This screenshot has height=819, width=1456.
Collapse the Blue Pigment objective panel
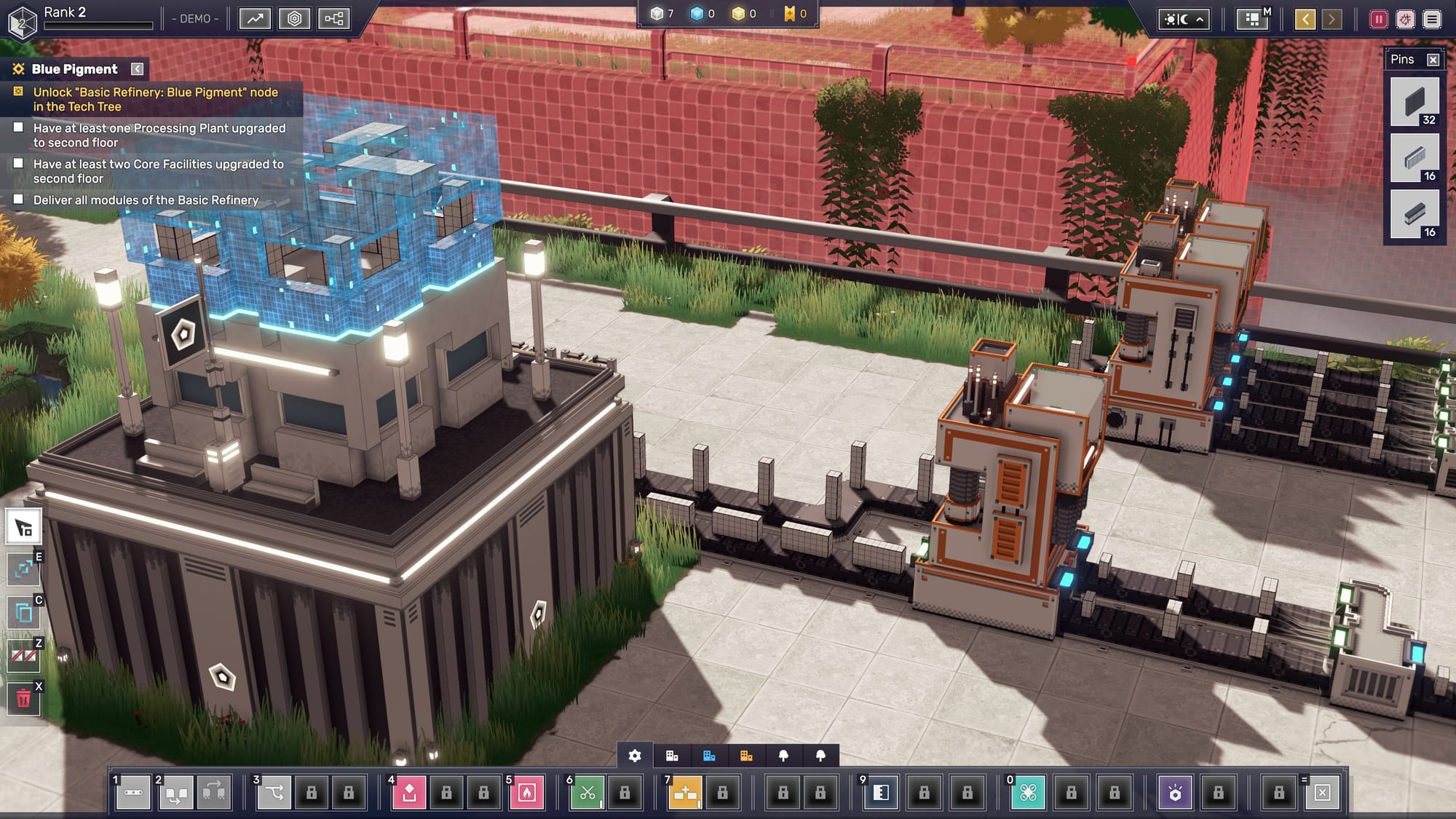click(137, 69)
